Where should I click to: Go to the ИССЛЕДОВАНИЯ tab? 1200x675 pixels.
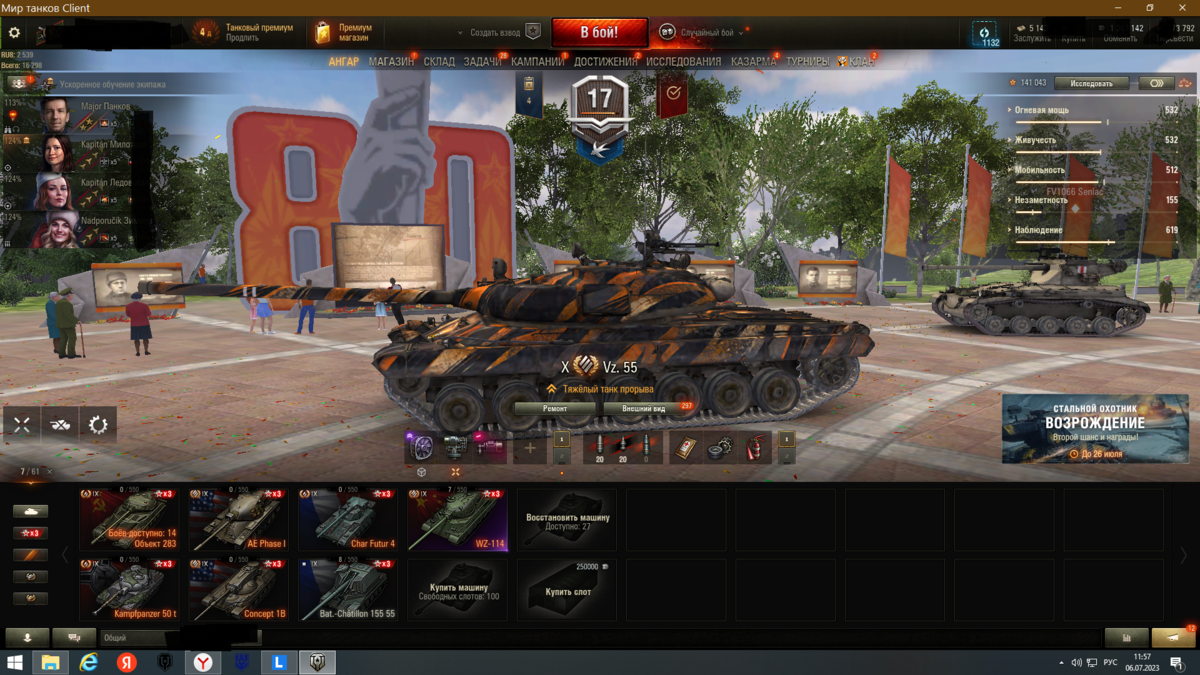683,62
